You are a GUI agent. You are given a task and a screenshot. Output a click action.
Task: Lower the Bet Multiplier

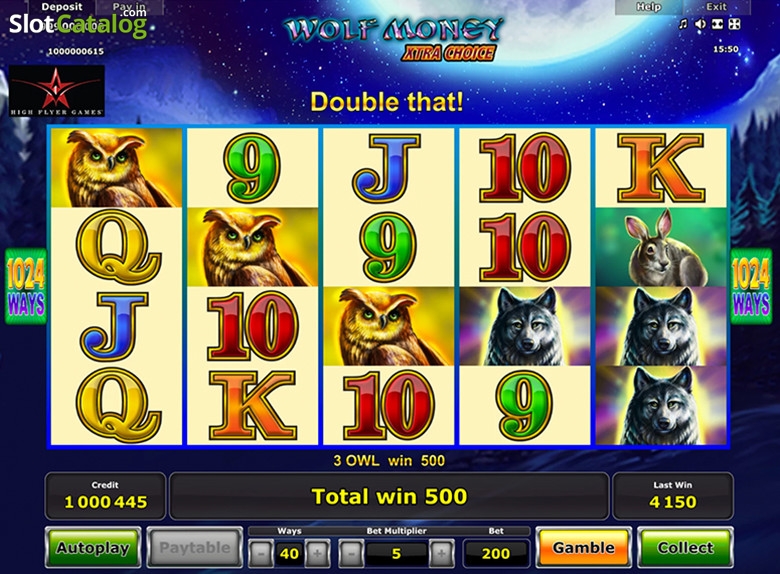pos(351,552)
